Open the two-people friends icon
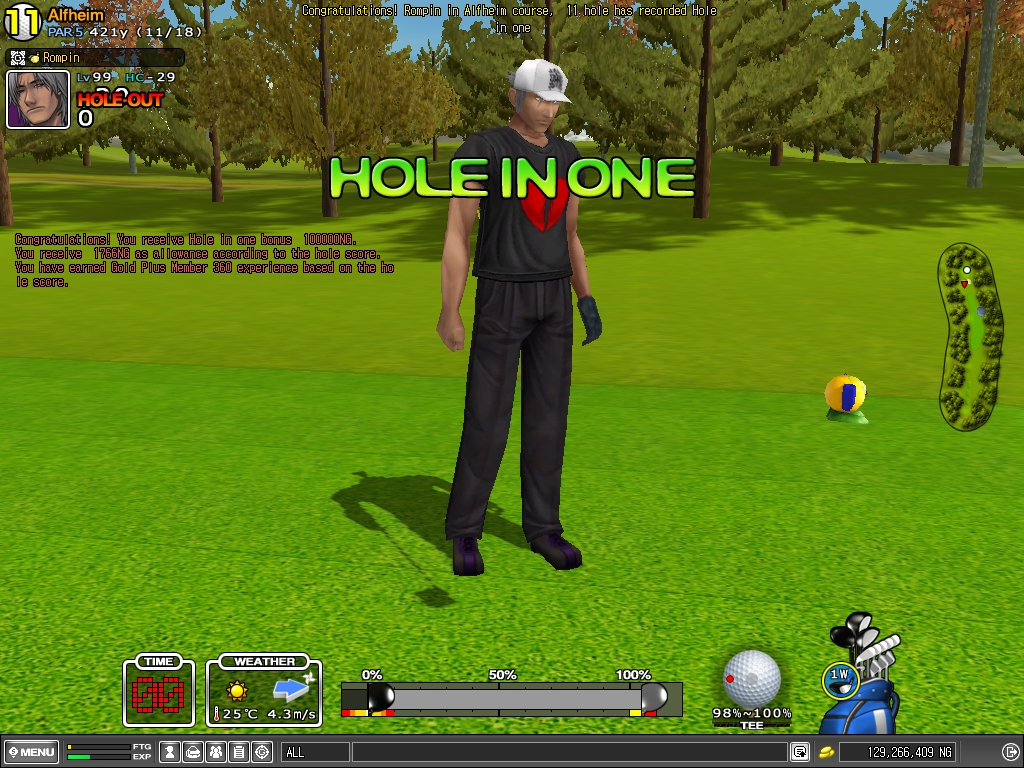 pos(216,752)
